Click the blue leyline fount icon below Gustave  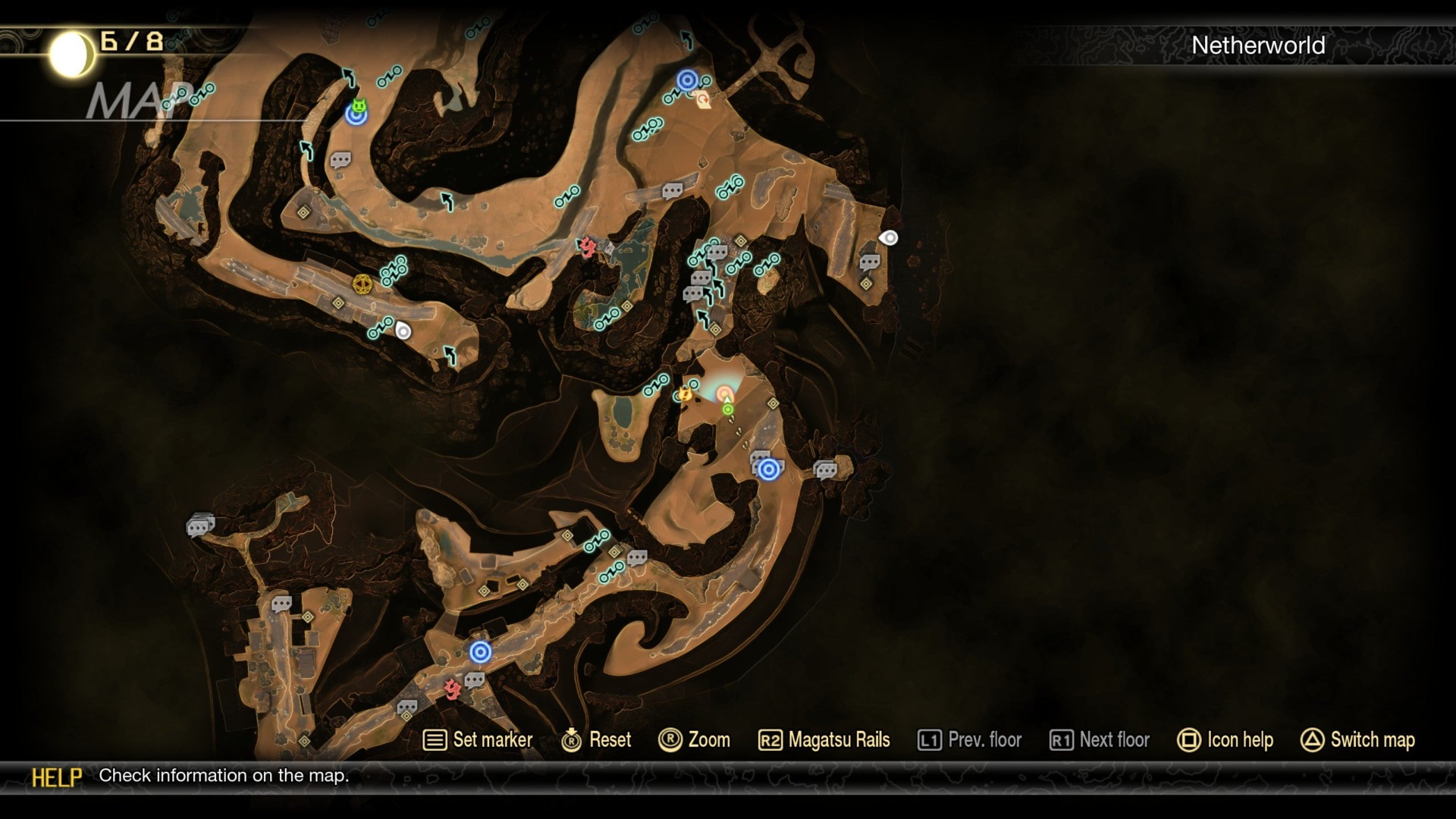[x=355, y=118]
